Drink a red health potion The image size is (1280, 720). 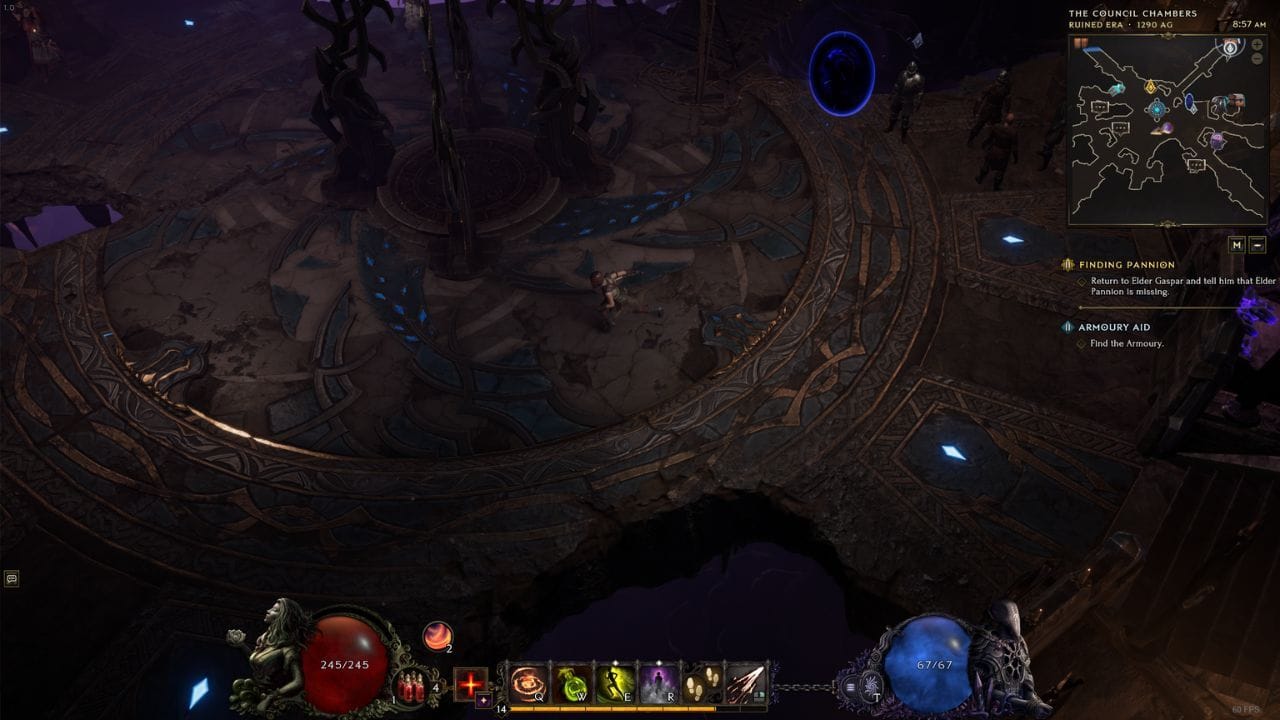point(409,686)
